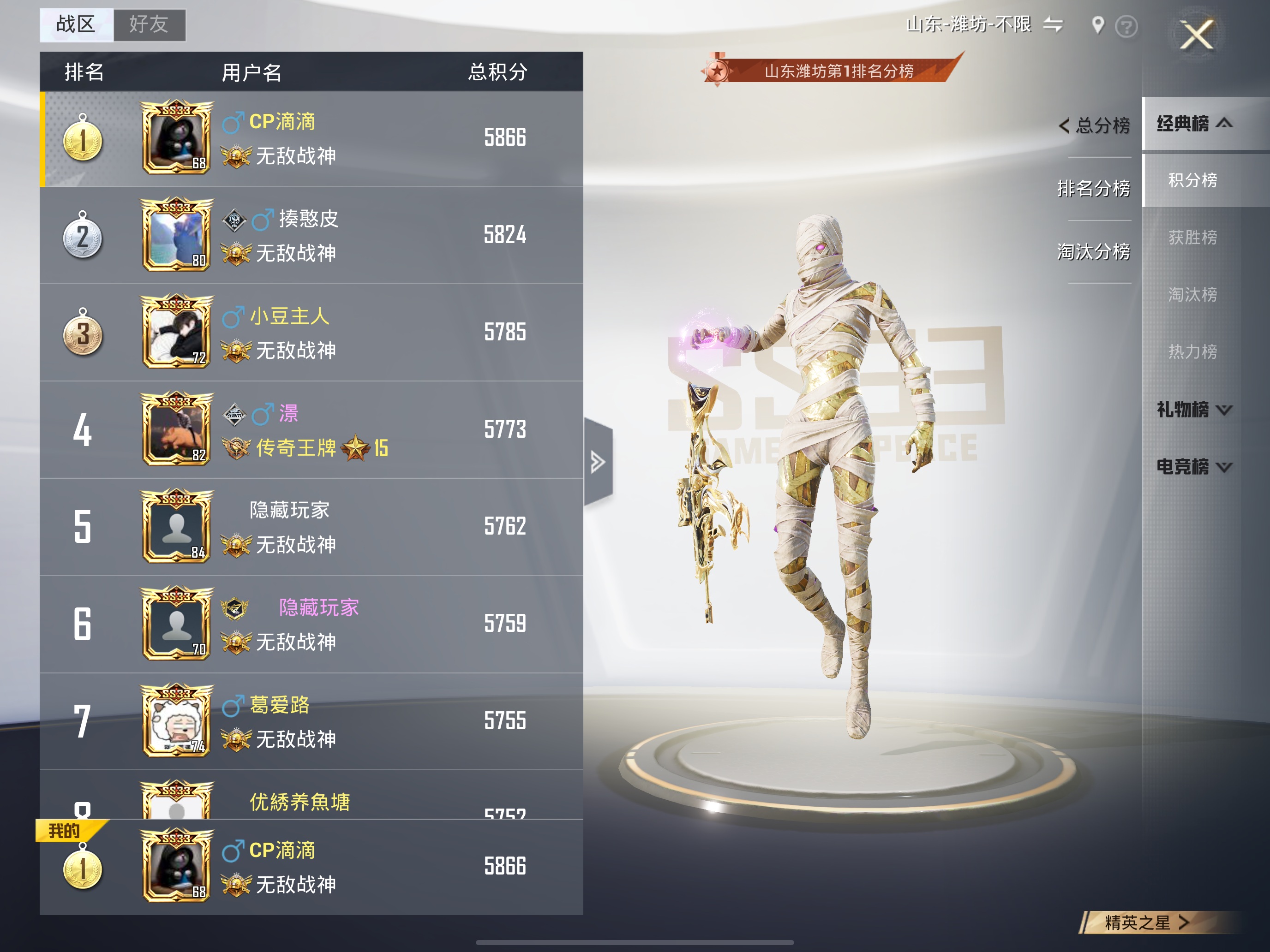Image resolution: width=1270 pixels, height=952 pixels.
Task: Select the 战区 region tab
Action: point(76,25)
